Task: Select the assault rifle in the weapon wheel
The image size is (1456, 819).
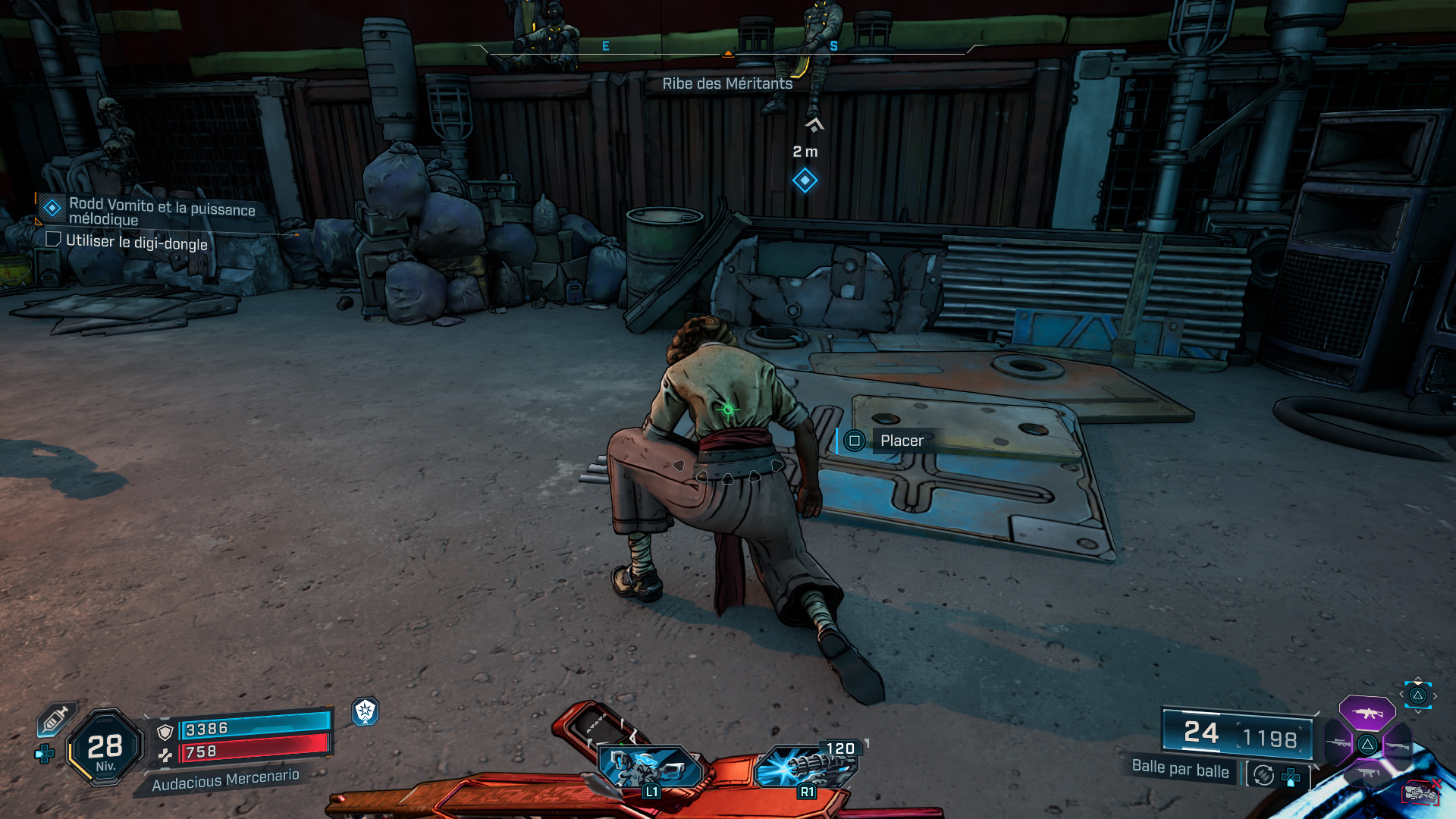Action: click(x=1369, y=713)
